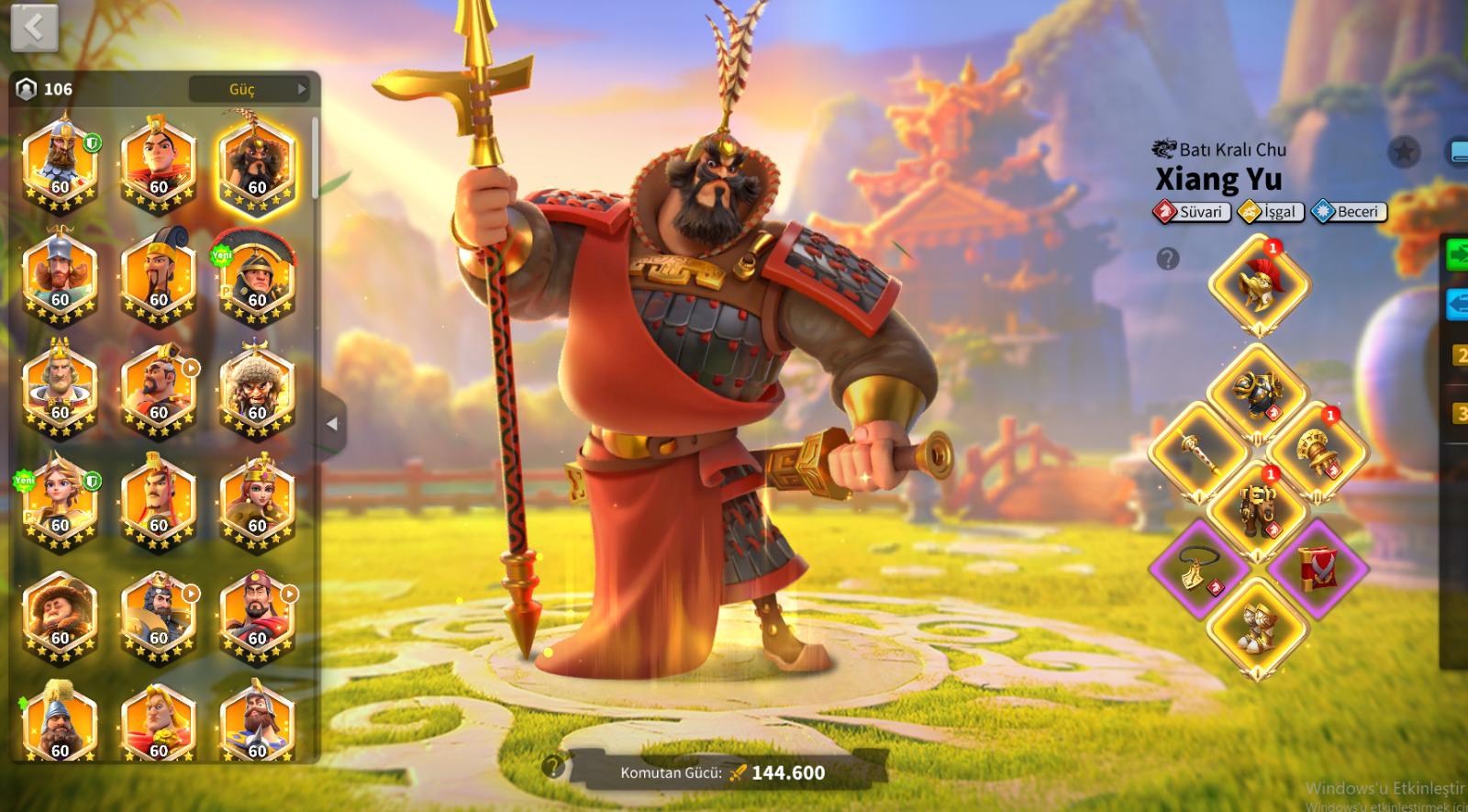Show the Komutan Gücü help info

pos(552,766)
